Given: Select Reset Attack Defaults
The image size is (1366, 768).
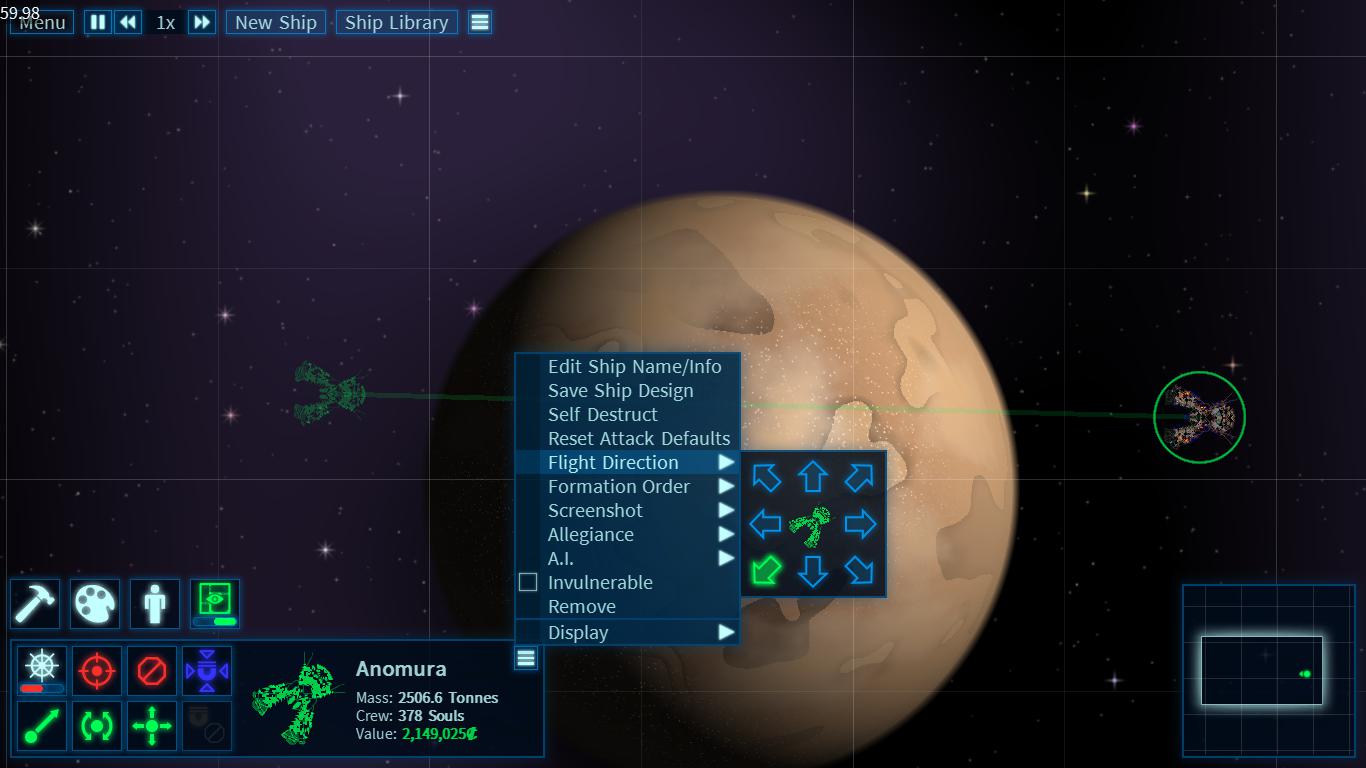Looking at the screenshot, I should (639, 438).
